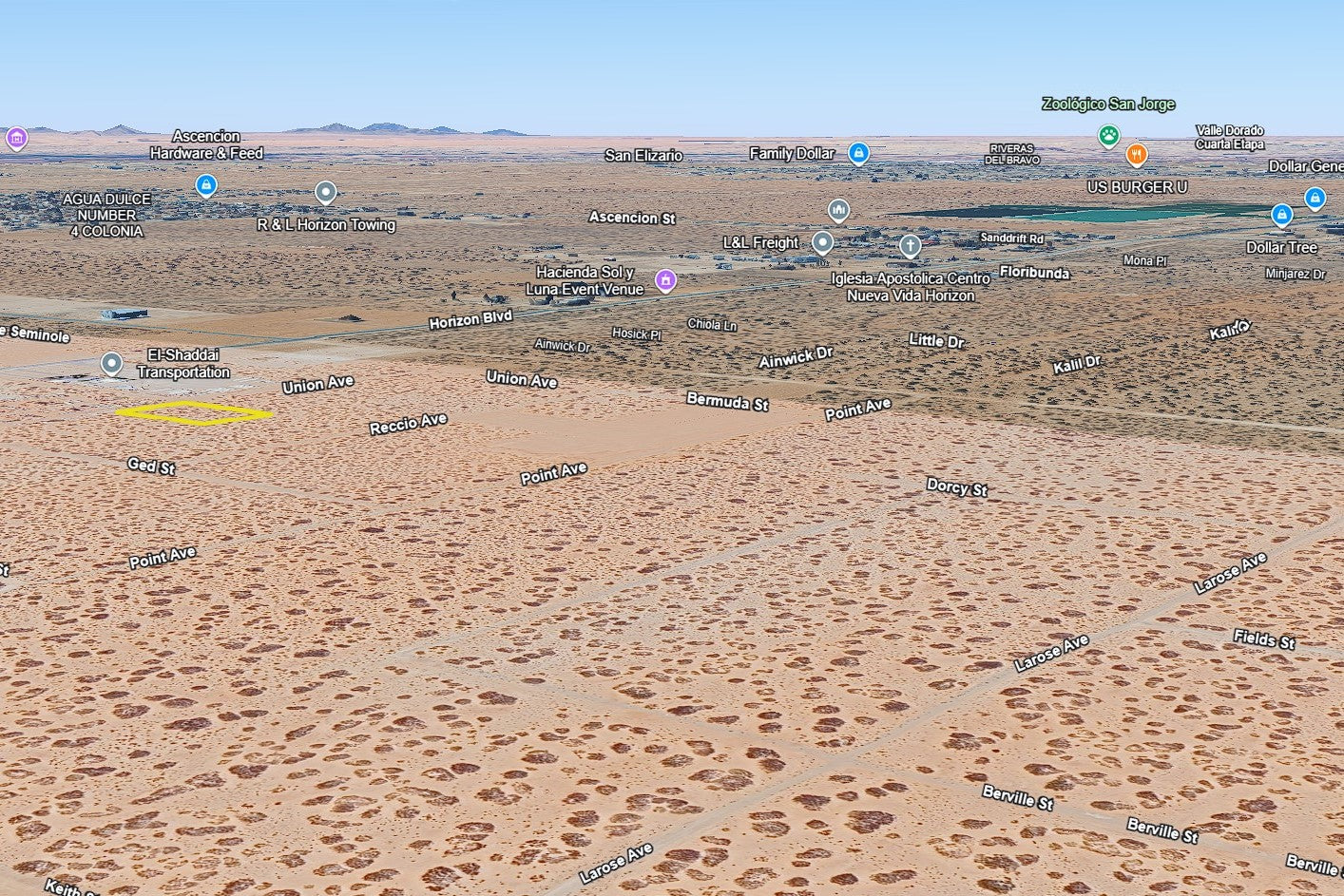
Task: Open the Family Dollar shopping pin
Action: pyautogui.click(x=858, y=152)
